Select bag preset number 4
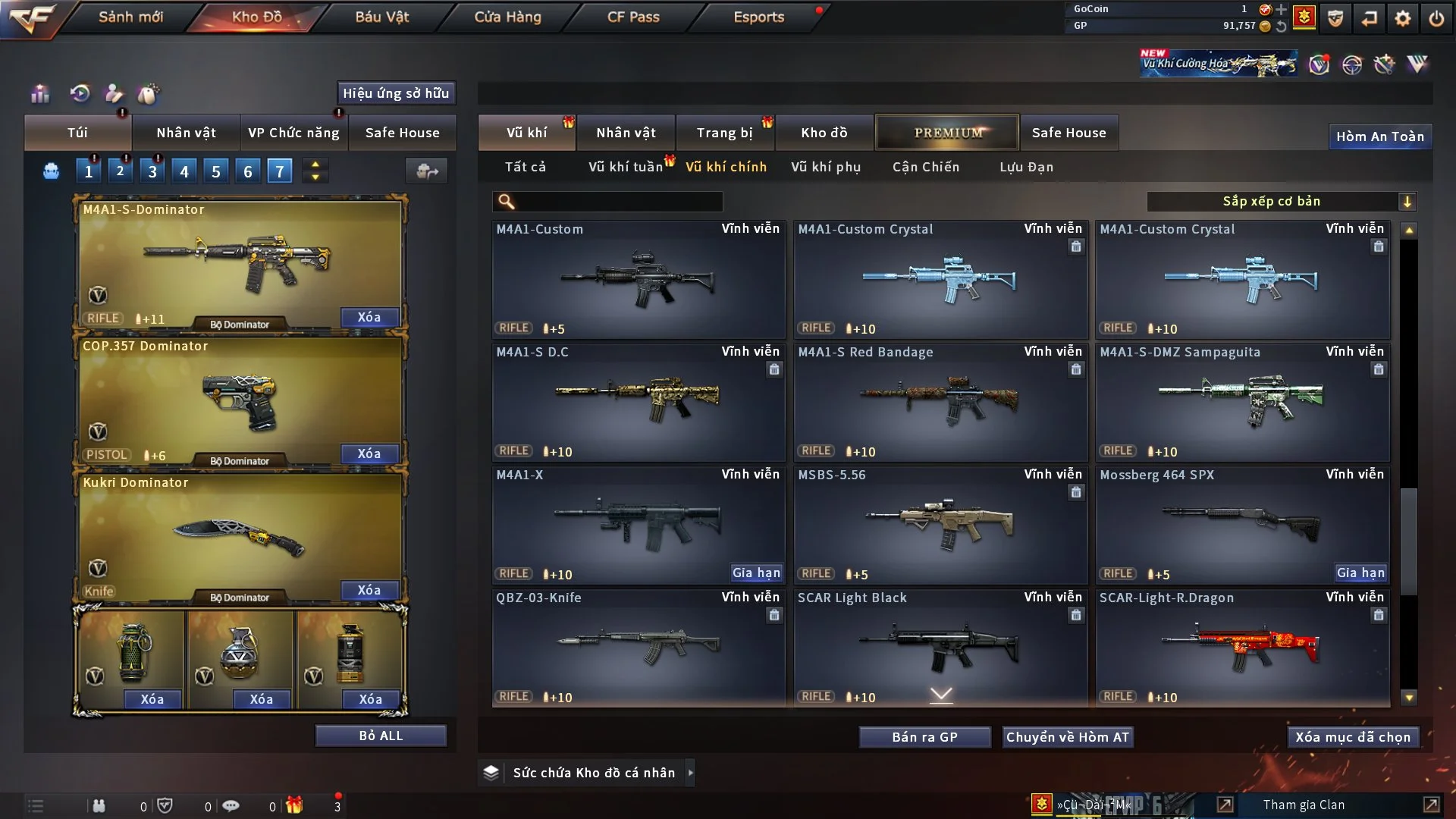 [x=184, y=171]
